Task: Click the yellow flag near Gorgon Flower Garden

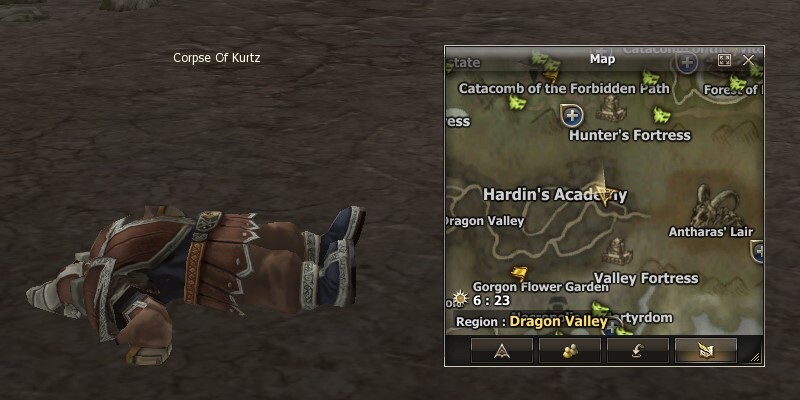Action: [x=519, y=272]
